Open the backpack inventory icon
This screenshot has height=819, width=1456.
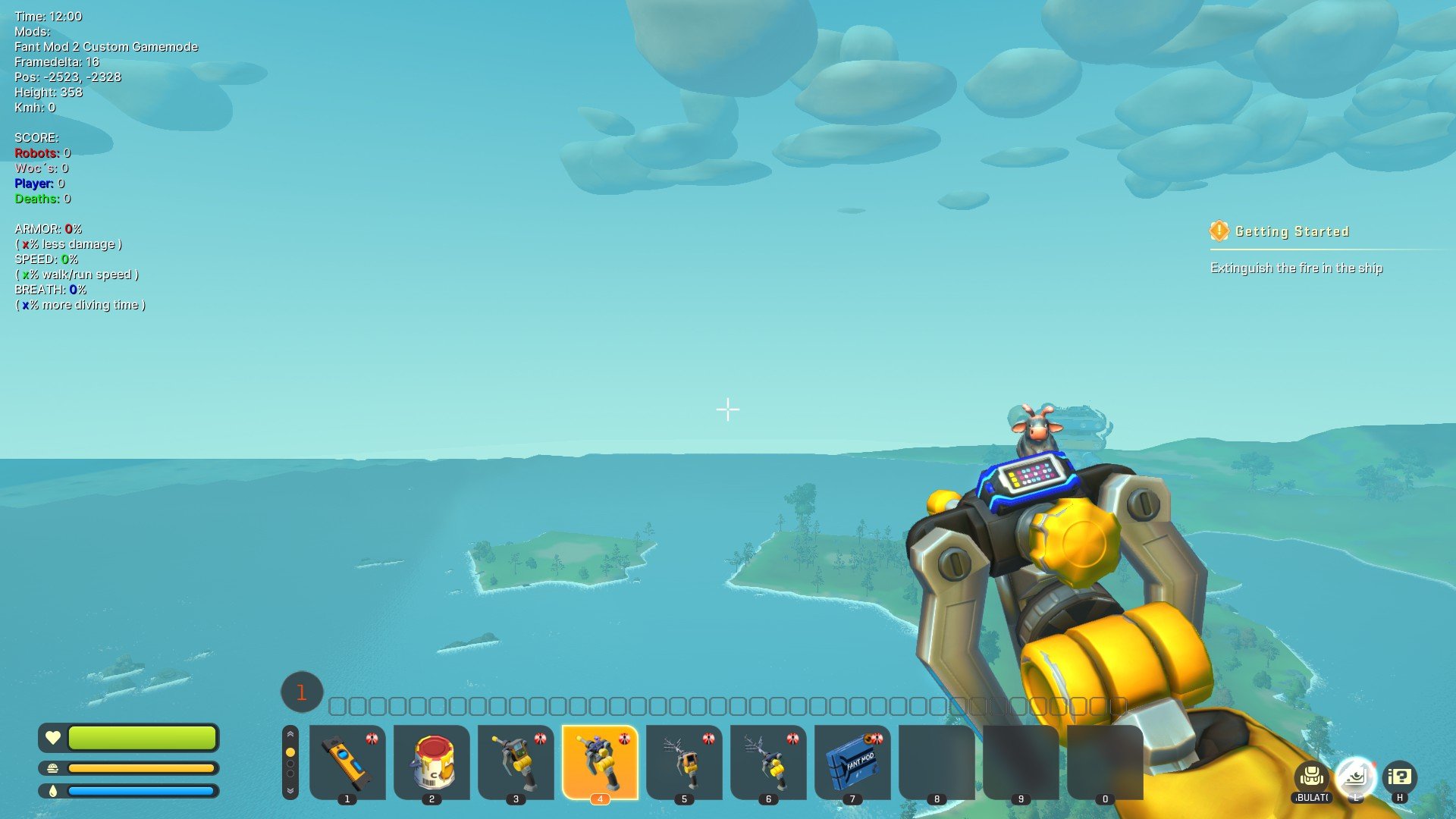click(1312, 777)
